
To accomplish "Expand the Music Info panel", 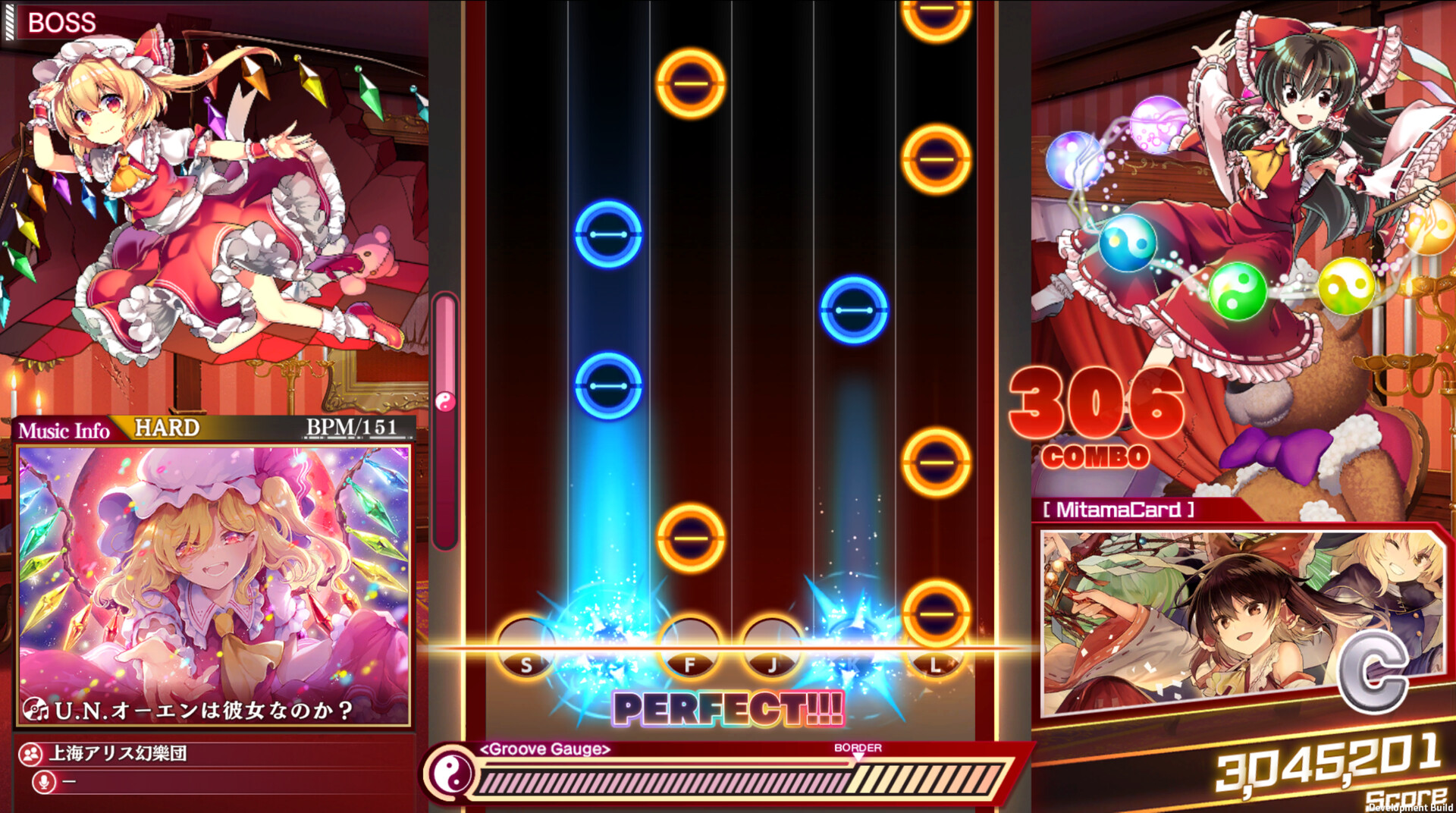I will (x=64, y=431).
